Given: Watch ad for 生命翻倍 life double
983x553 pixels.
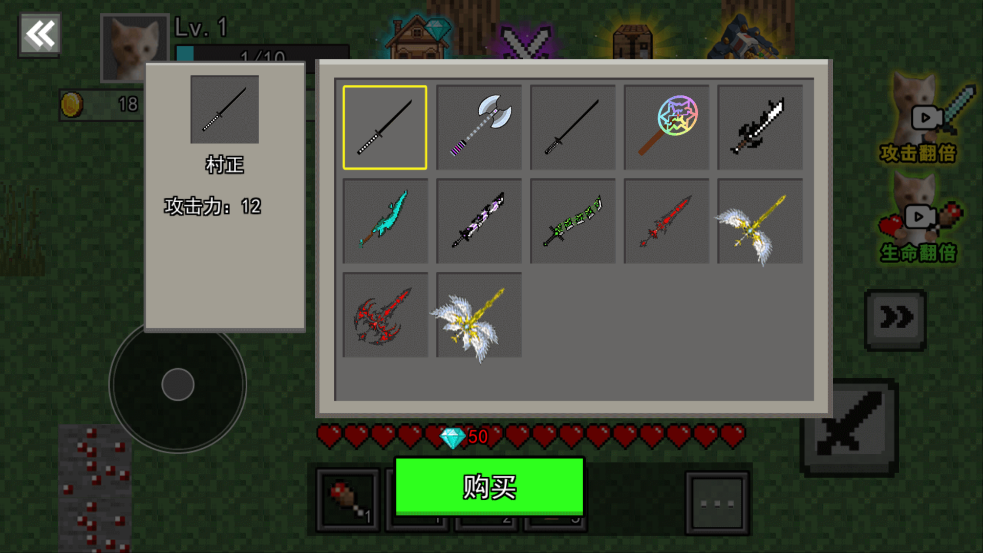Looking at the screenshot, I should [x=919, y=218].
